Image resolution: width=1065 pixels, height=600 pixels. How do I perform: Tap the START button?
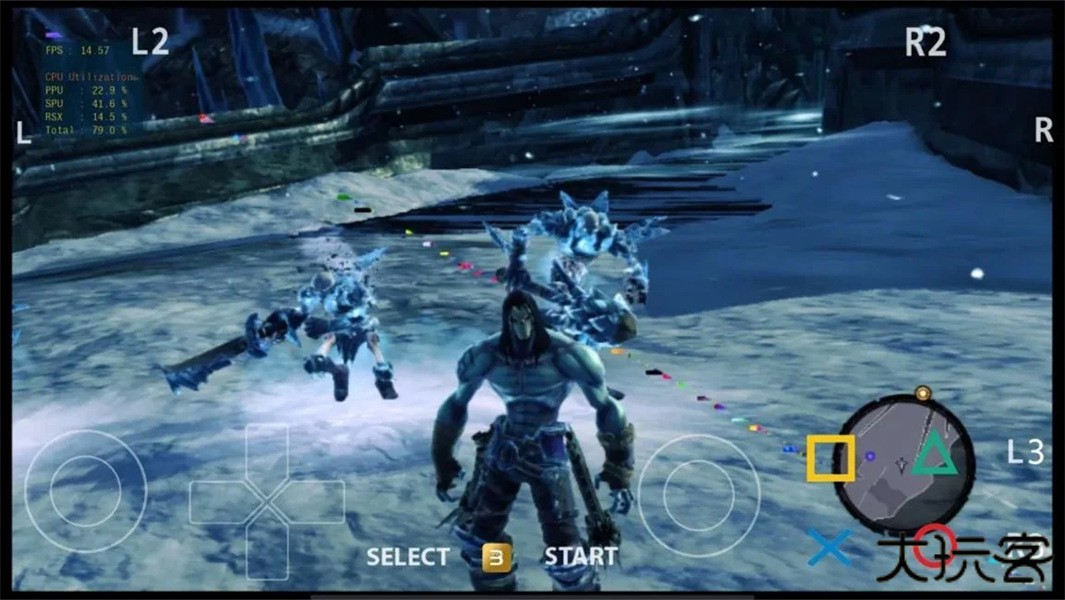tap(580, 557)
